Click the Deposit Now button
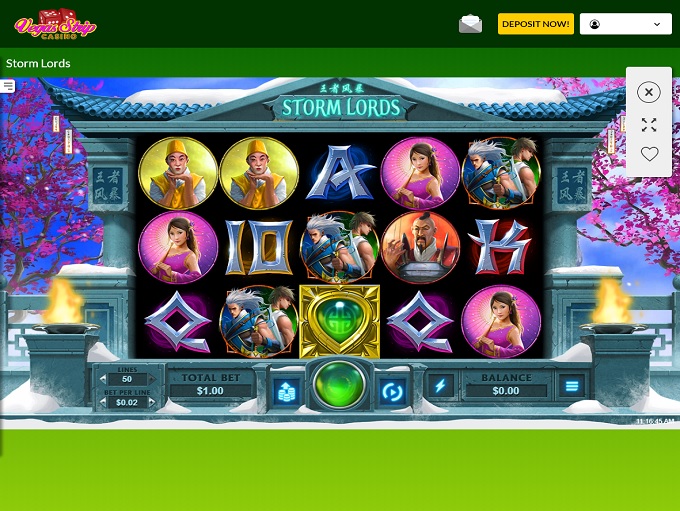 535,24
